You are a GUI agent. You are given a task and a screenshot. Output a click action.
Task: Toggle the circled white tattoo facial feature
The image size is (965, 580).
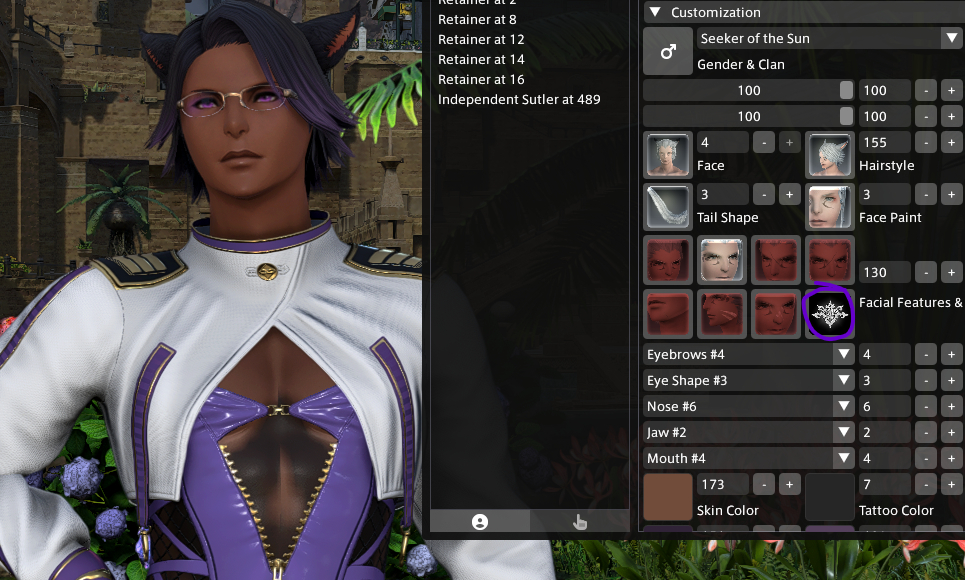pyautogui.click(x=830, y=312)
